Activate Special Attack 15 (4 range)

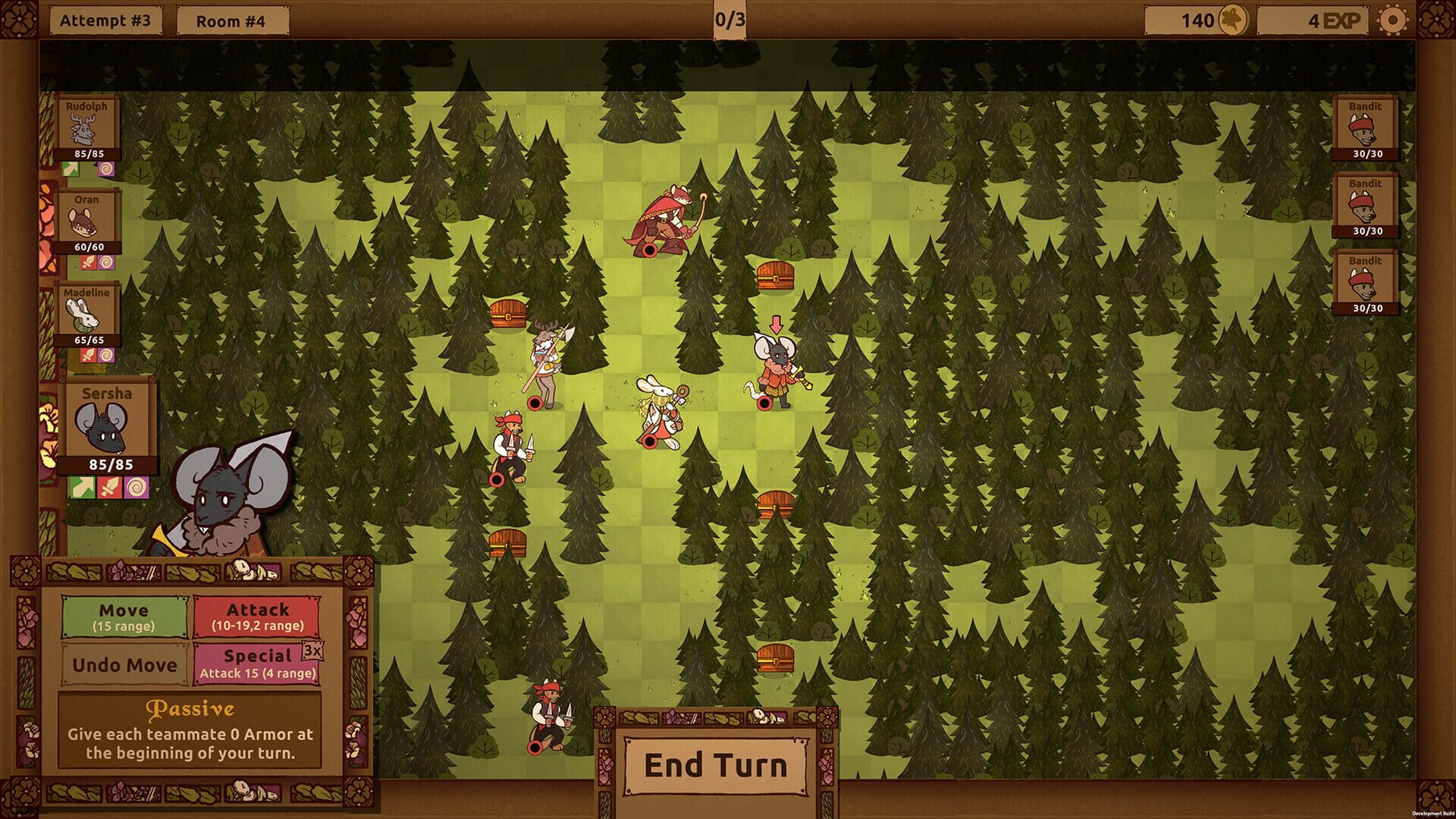pos(258,664)
